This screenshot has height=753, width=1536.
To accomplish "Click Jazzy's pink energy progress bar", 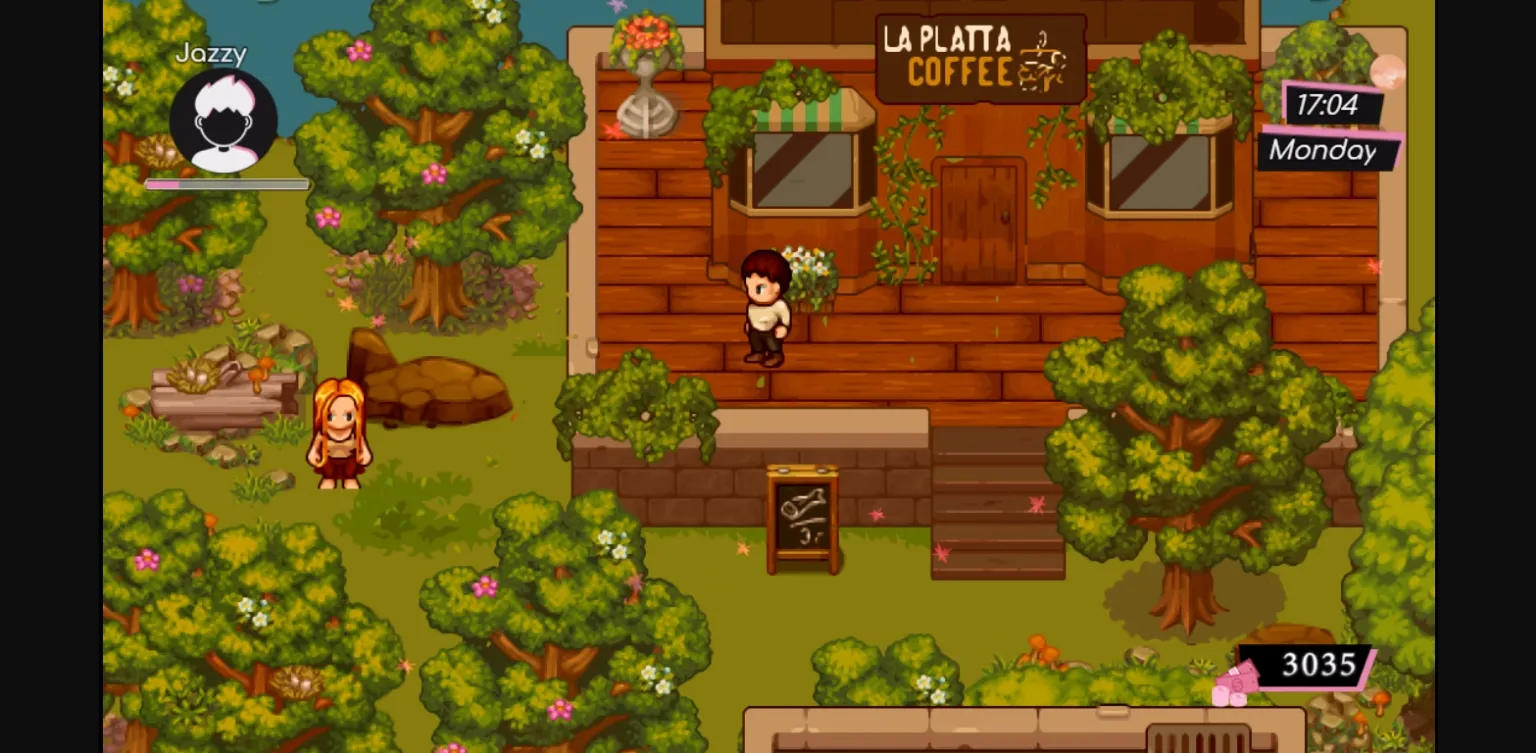I will [225, 184].
